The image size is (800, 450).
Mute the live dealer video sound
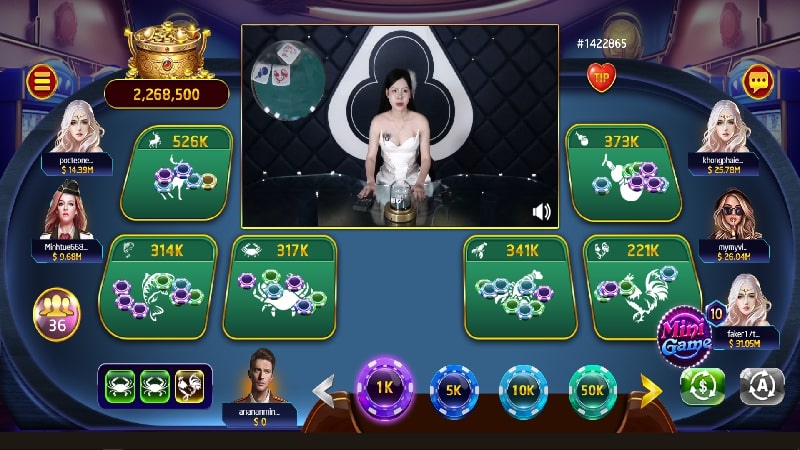click(x=542, y=211)
